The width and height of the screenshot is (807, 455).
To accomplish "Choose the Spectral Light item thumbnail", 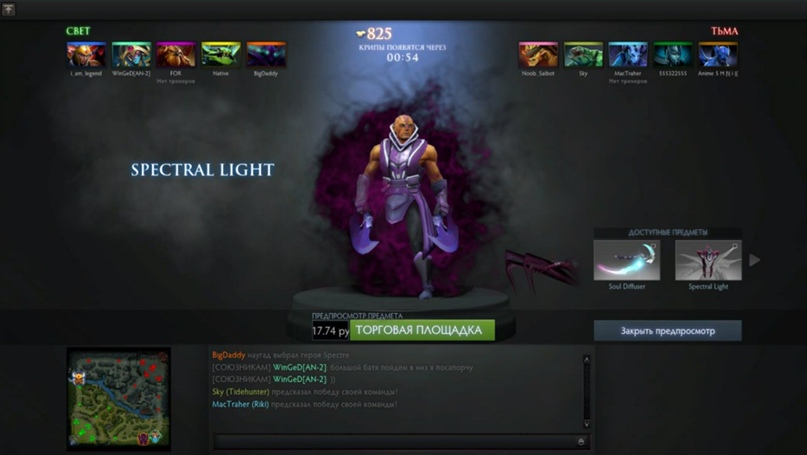I will [x=708, y=260].
